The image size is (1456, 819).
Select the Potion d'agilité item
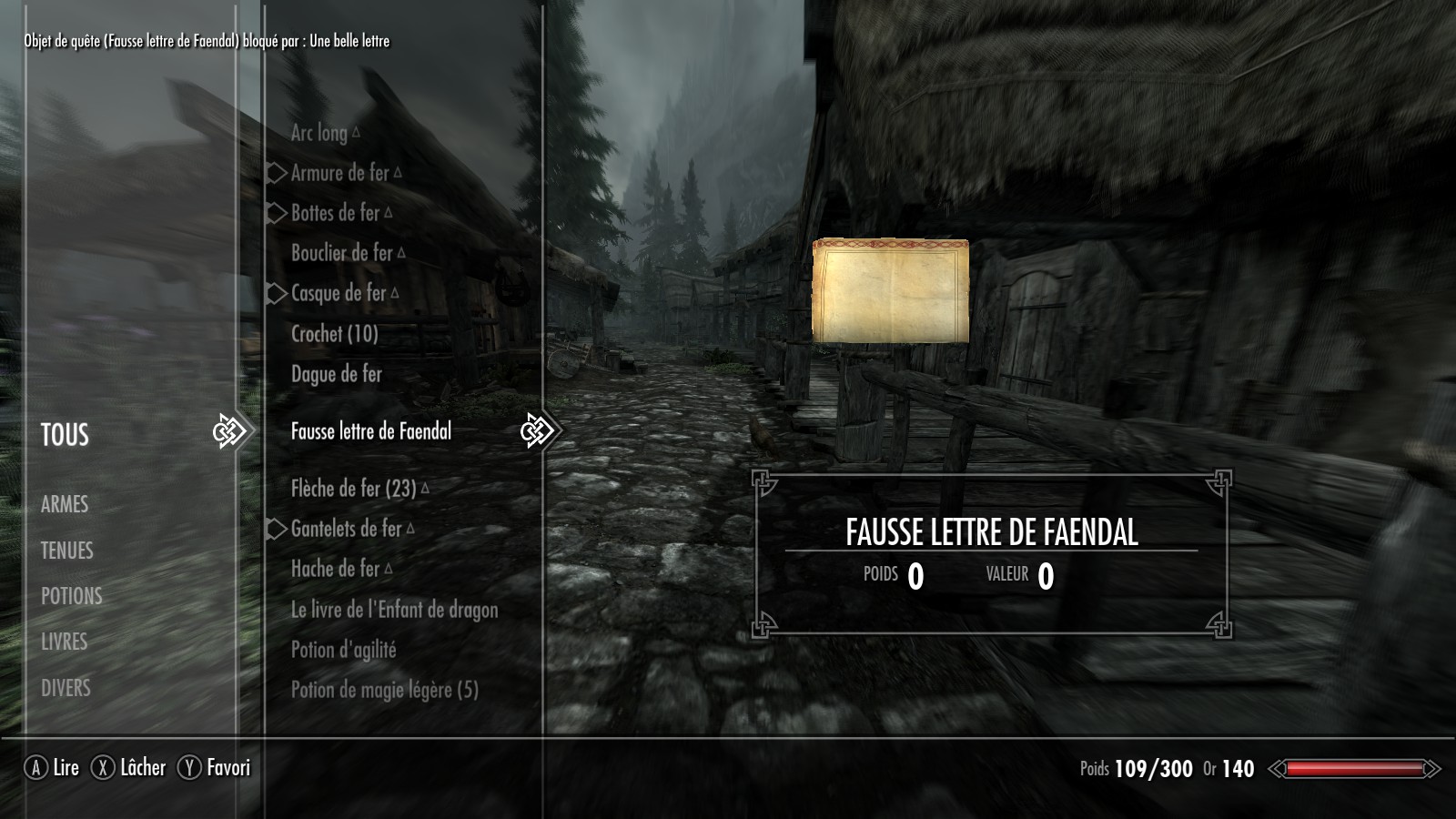pyautogui.click(x=343, y=650)
